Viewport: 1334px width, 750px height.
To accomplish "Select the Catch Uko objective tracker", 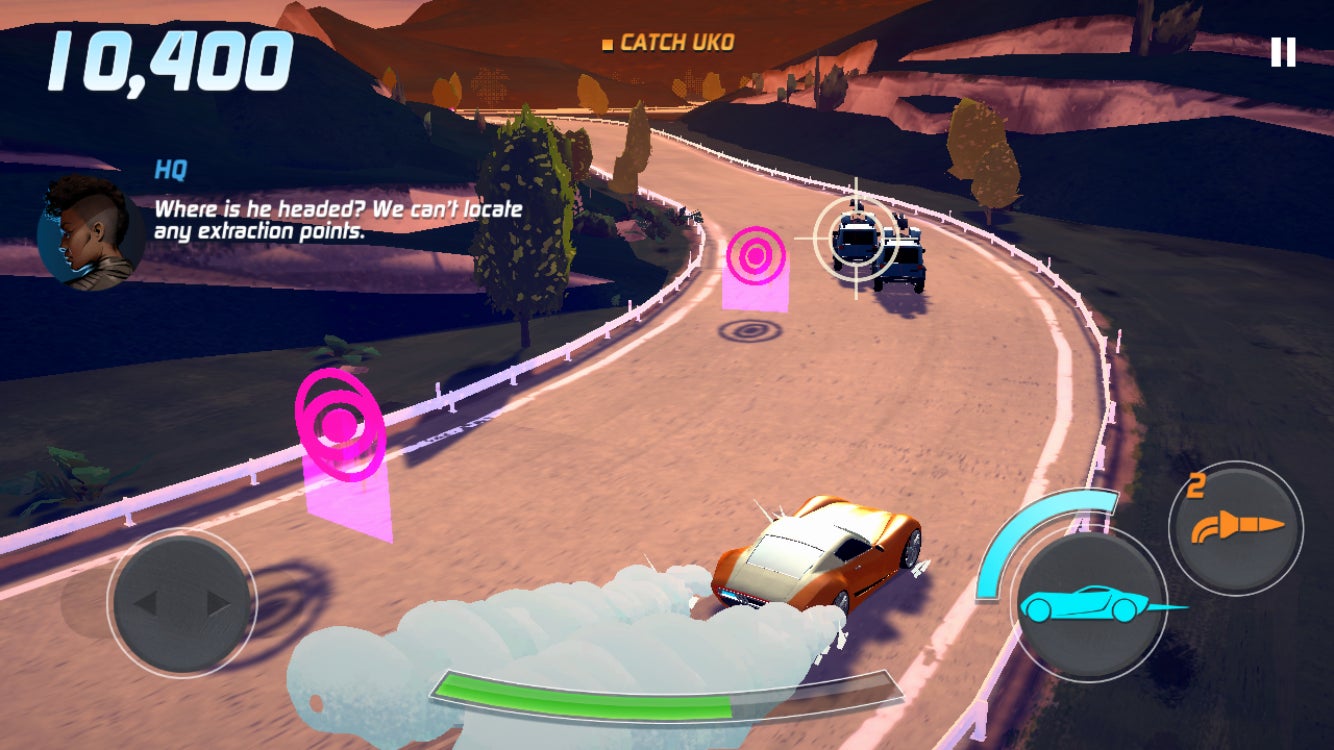I will [668, 43].
